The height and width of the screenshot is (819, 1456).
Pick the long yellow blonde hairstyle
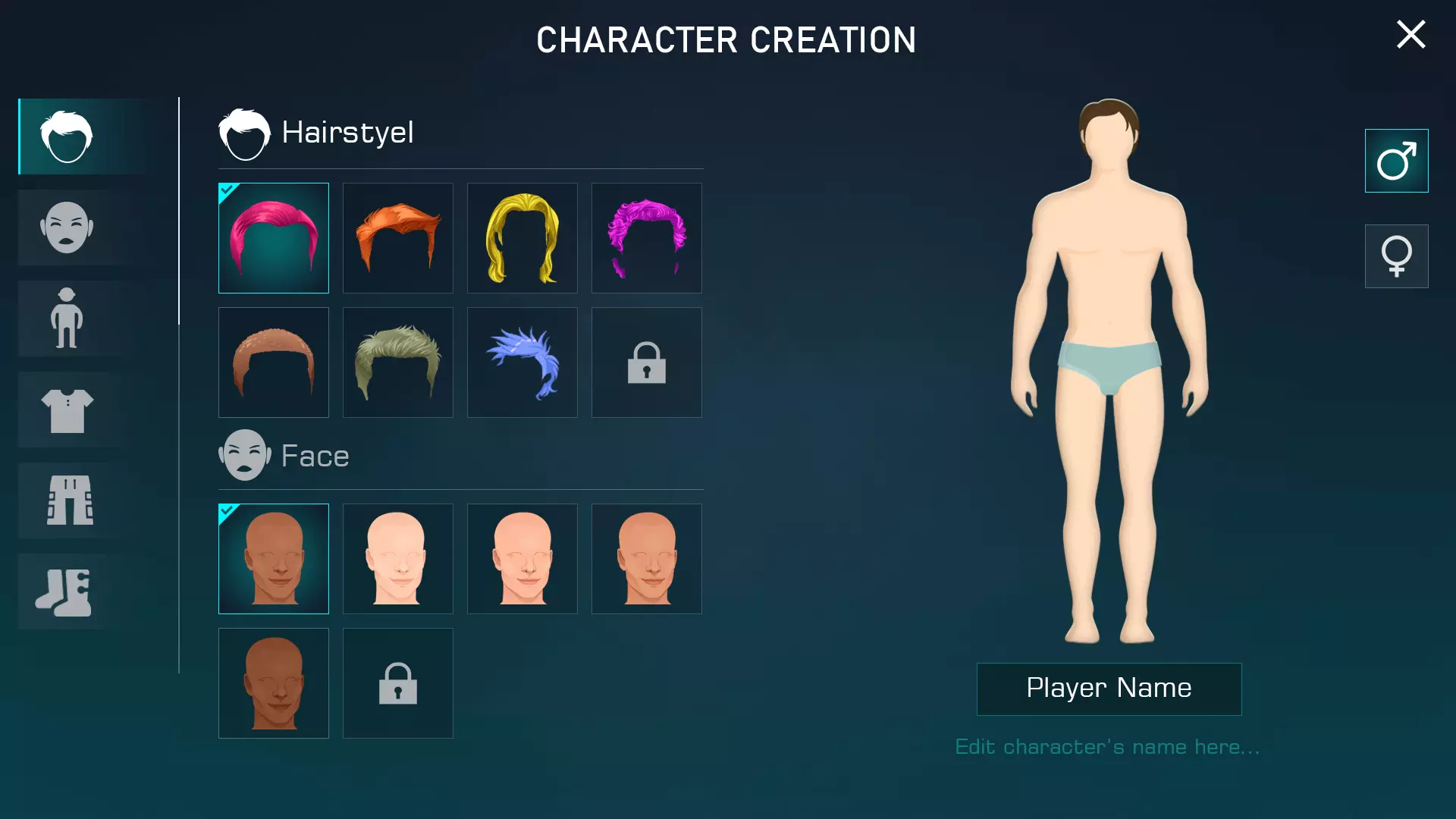click(522, 238)
